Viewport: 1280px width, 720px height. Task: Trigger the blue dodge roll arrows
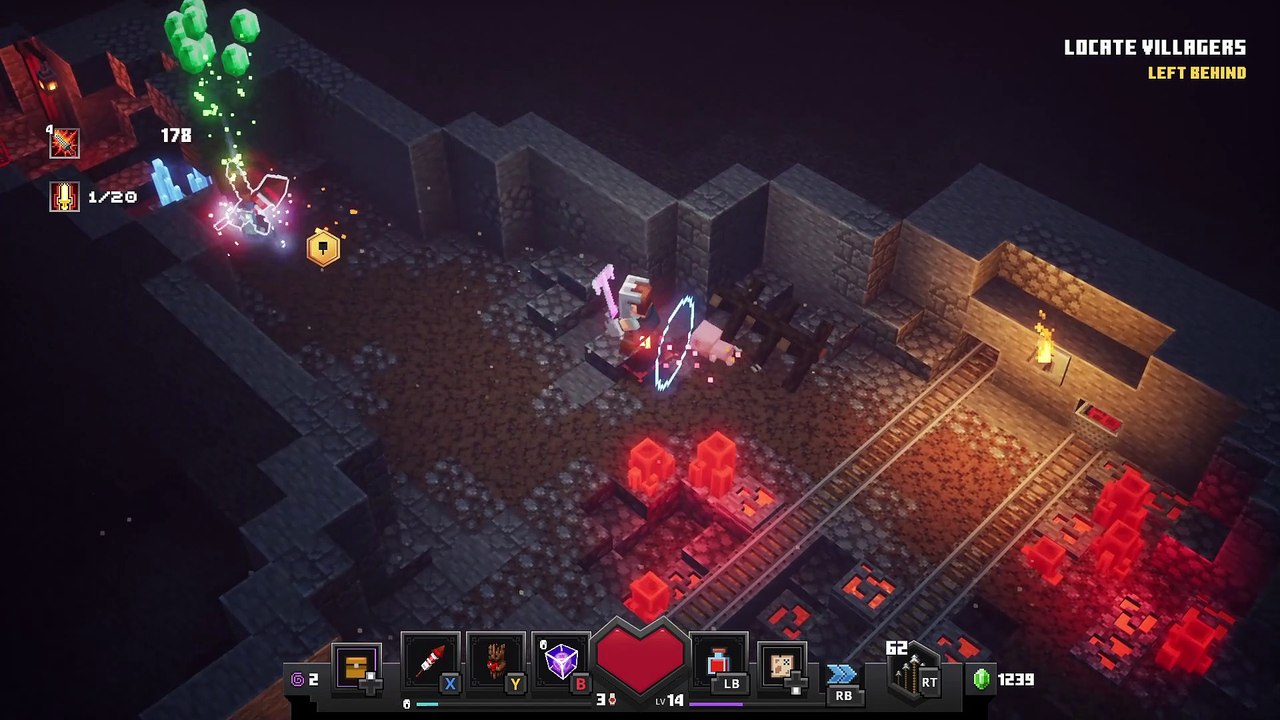pos(842,673)
